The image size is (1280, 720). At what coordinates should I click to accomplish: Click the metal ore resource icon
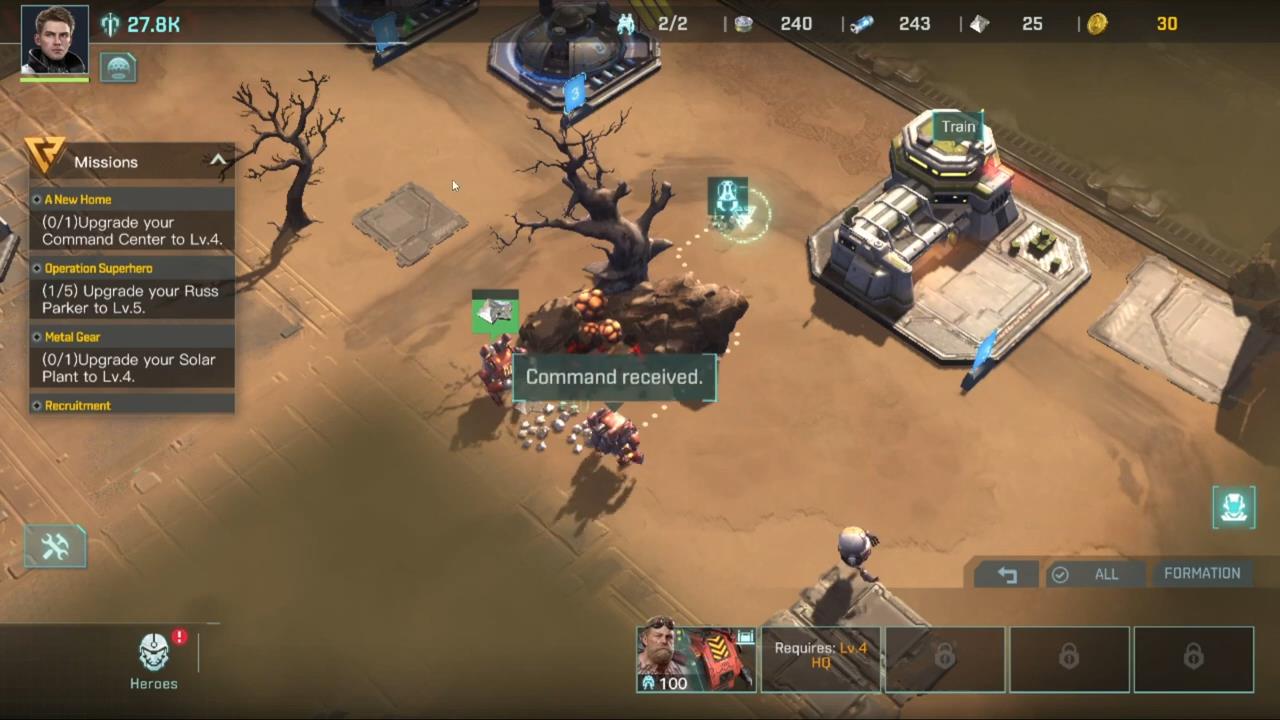743,24
